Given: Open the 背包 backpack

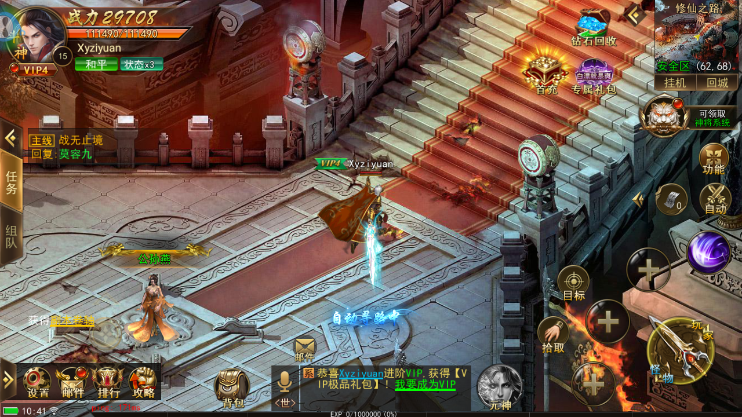Looking at the screenshot, I should coord(232,387).
